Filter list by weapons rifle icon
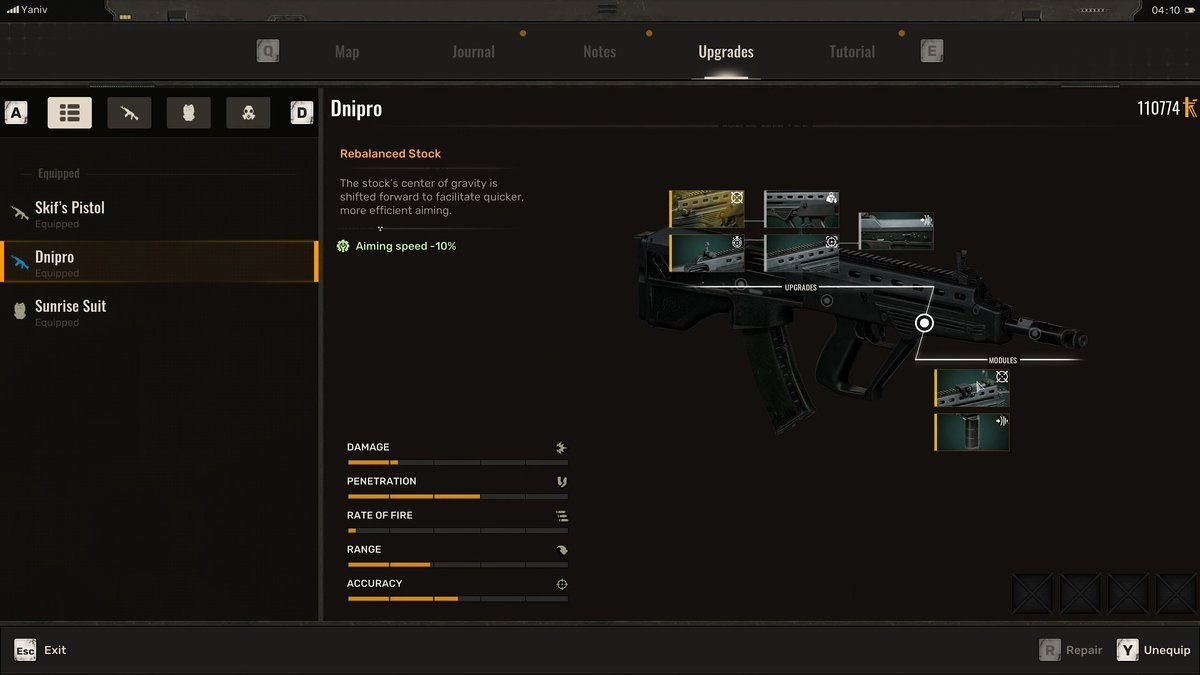 (x=129, y=113)
